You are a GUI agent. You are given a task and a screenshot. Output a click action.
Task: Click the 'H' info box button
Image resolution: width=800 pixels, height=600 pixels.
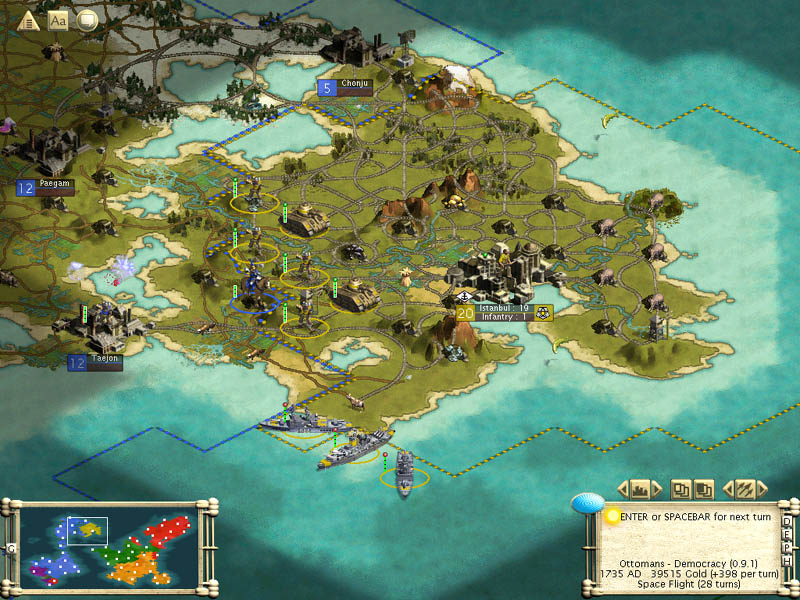coord(787,559)
